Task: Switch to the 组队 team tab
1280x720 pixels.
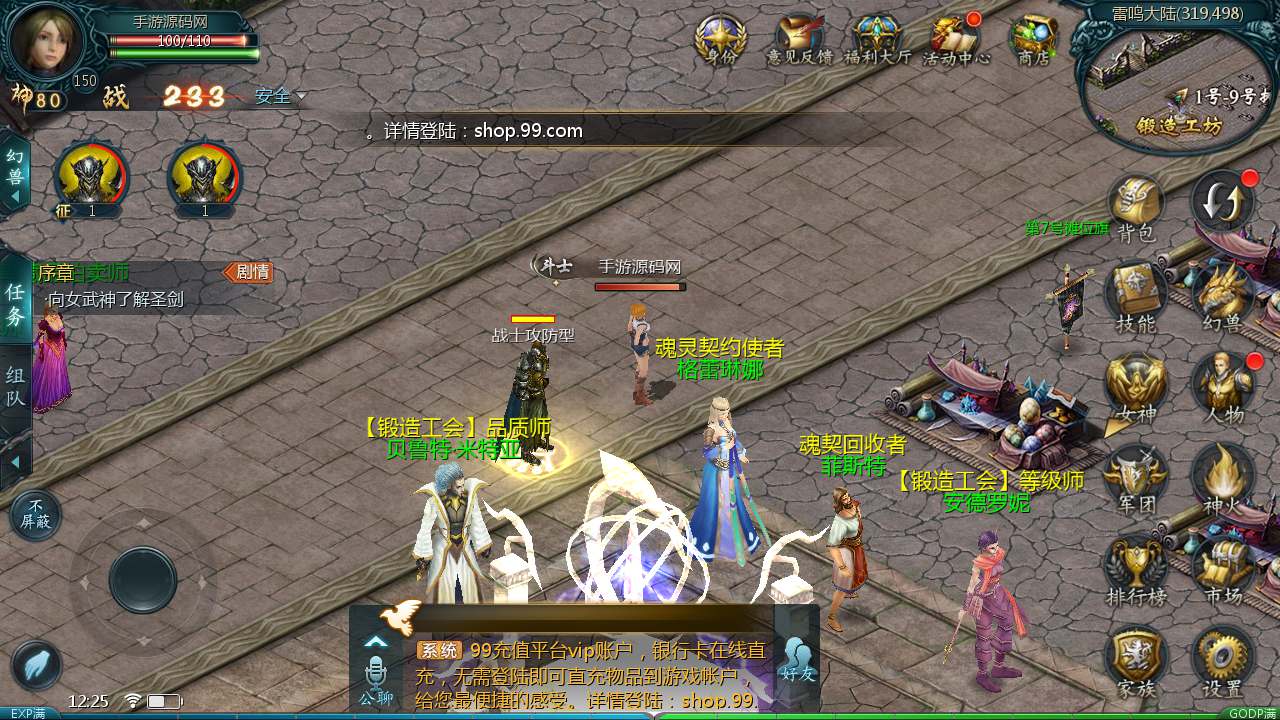Action: (16, 387)
